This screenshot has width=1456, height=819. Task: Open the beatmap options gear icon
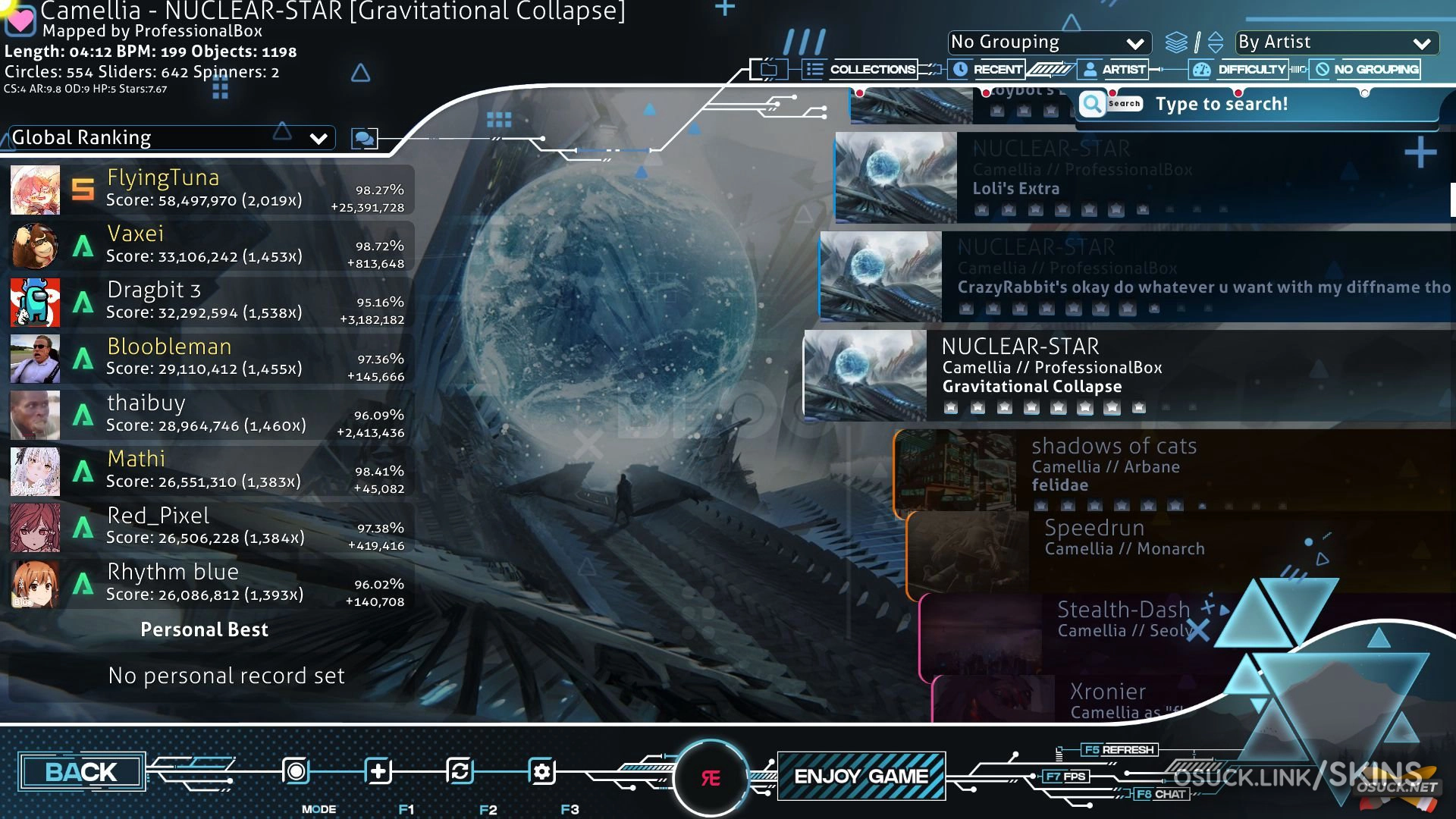point(541,772)
